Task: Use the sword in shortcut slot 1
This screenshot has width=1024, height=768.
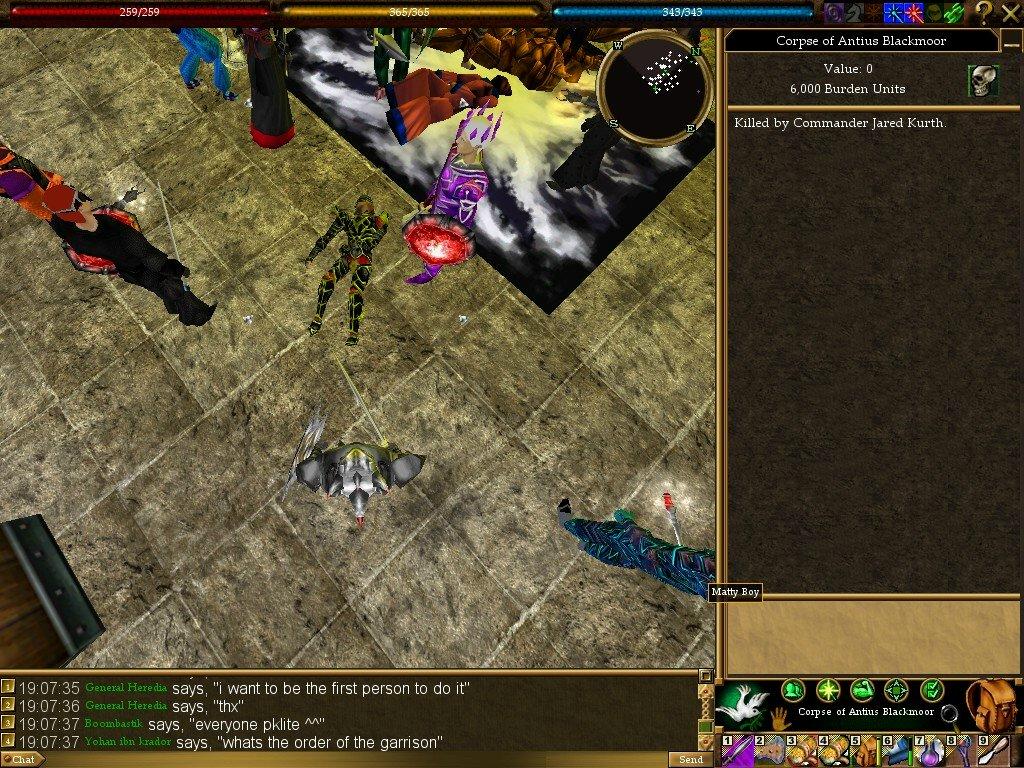Action: [x=741, y=751]
